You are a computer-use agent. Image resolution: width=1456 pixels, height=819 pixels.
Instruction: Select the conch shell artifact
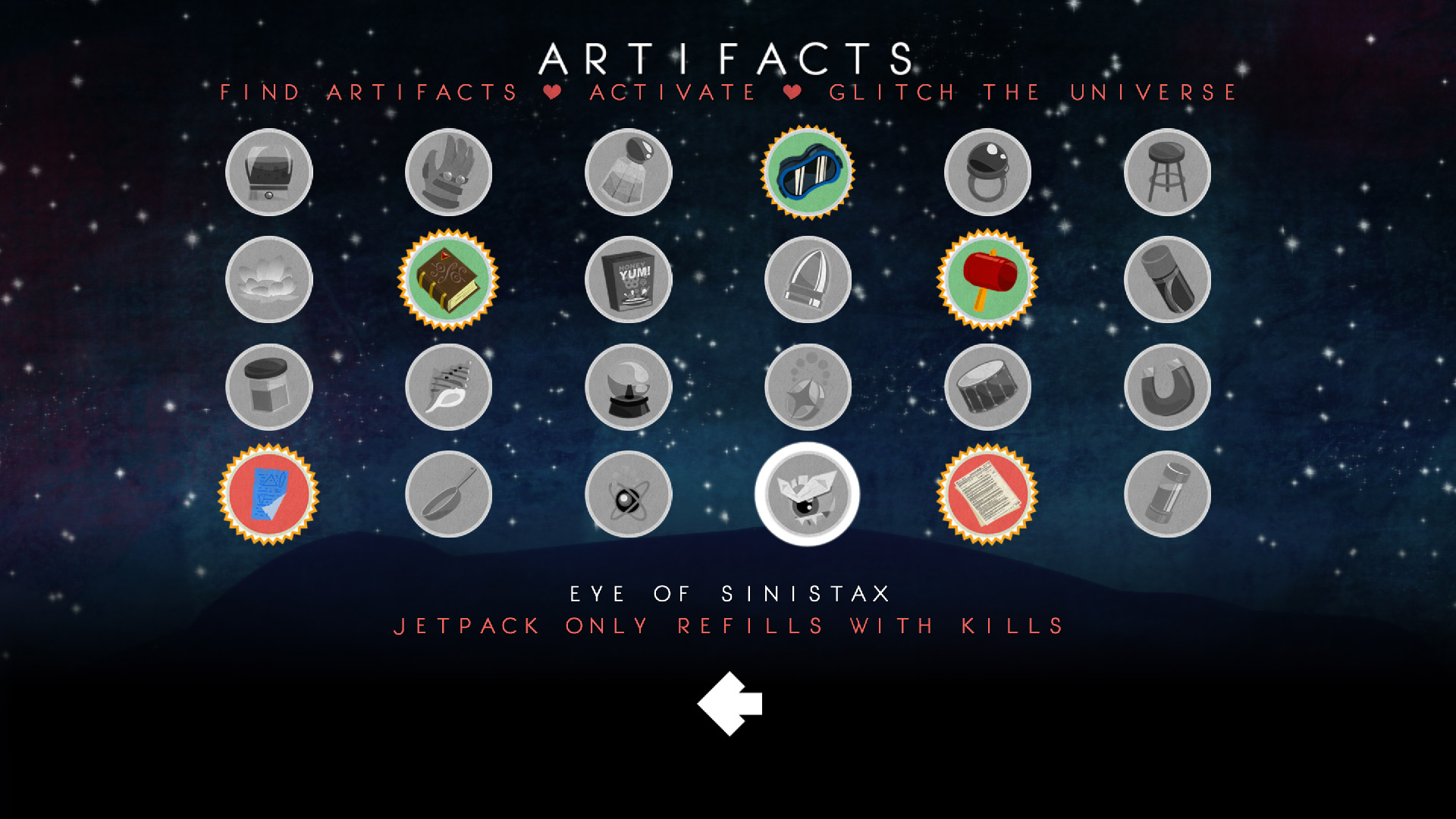(448, 387)
